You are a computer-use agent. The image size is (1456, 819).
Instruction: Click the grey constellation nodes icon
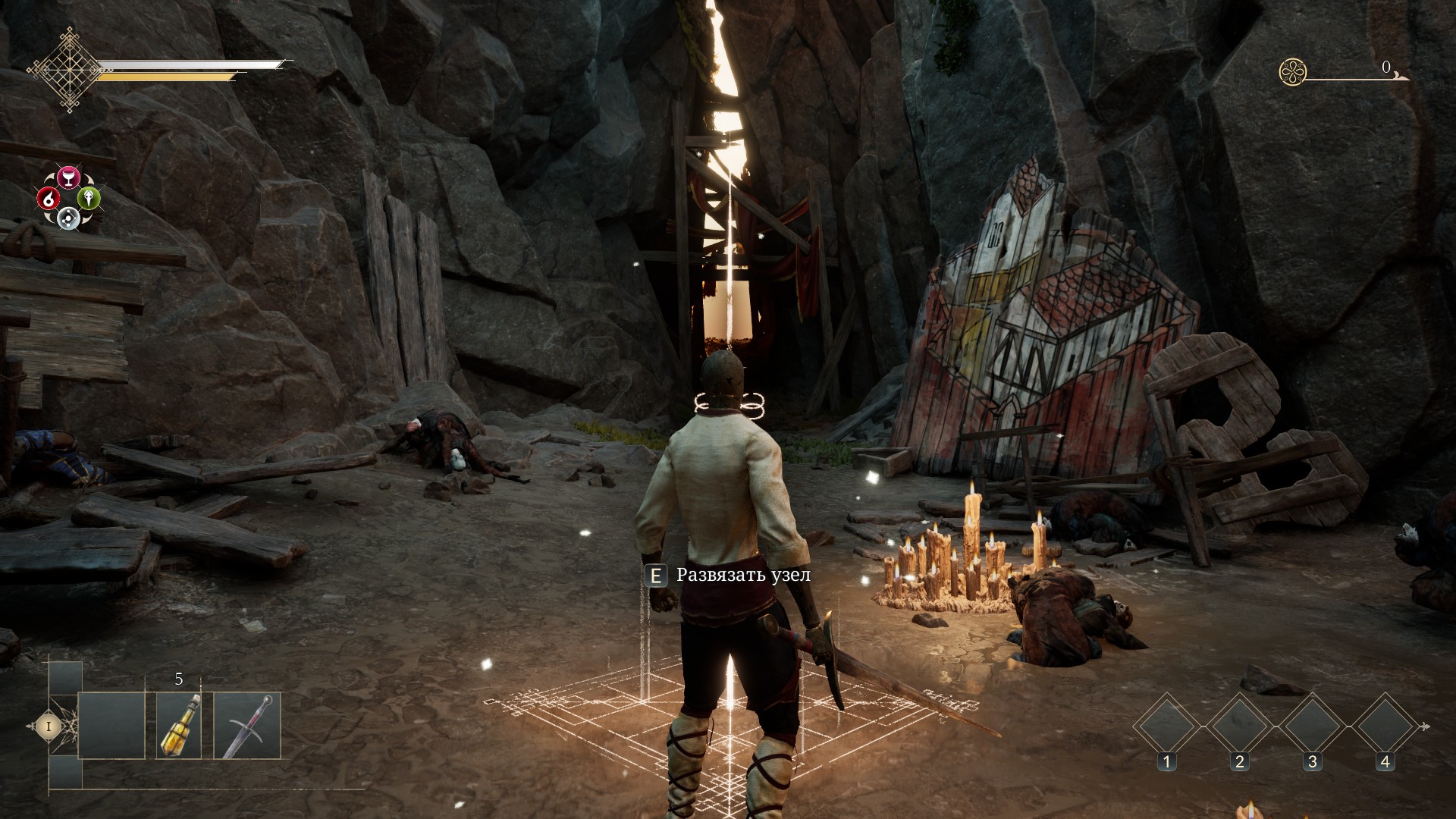coord(68,219)
